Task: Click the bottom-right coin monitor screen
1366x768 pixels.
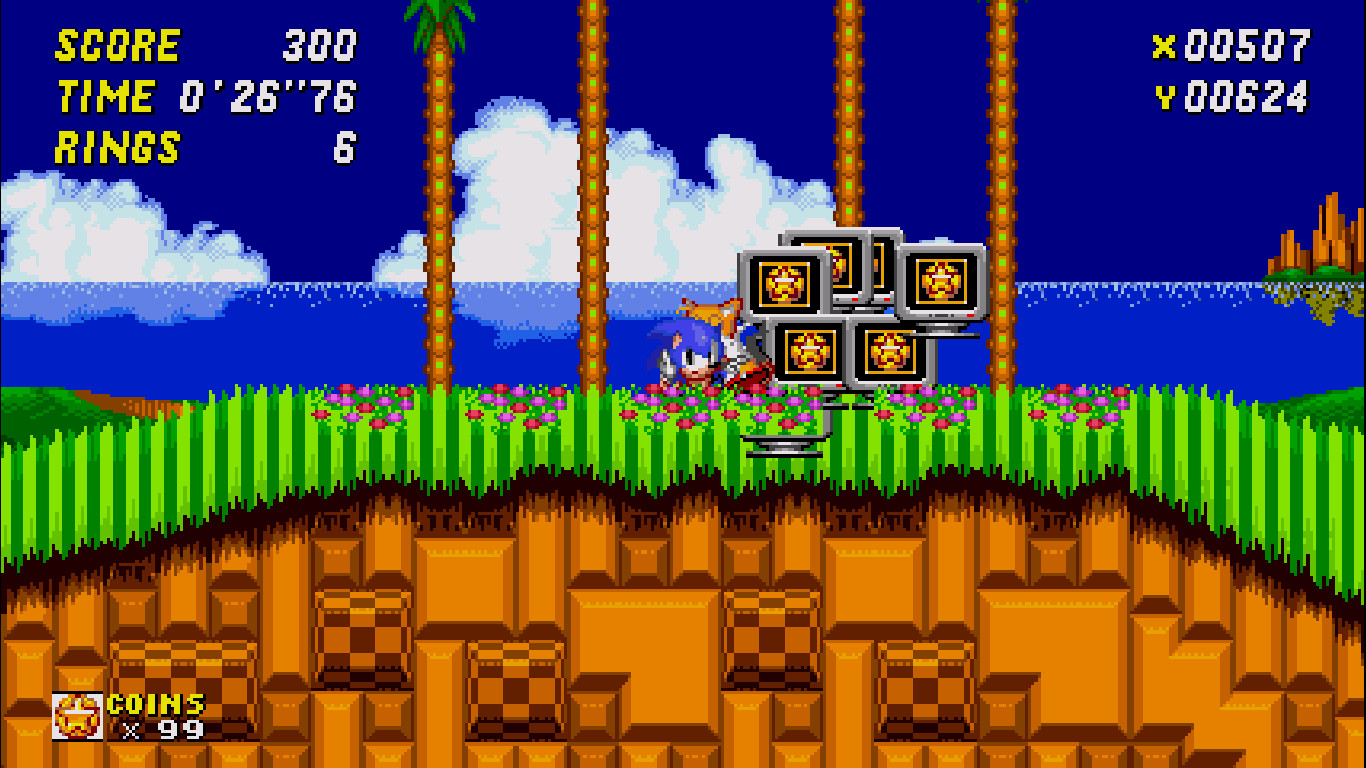Action: 887,351
